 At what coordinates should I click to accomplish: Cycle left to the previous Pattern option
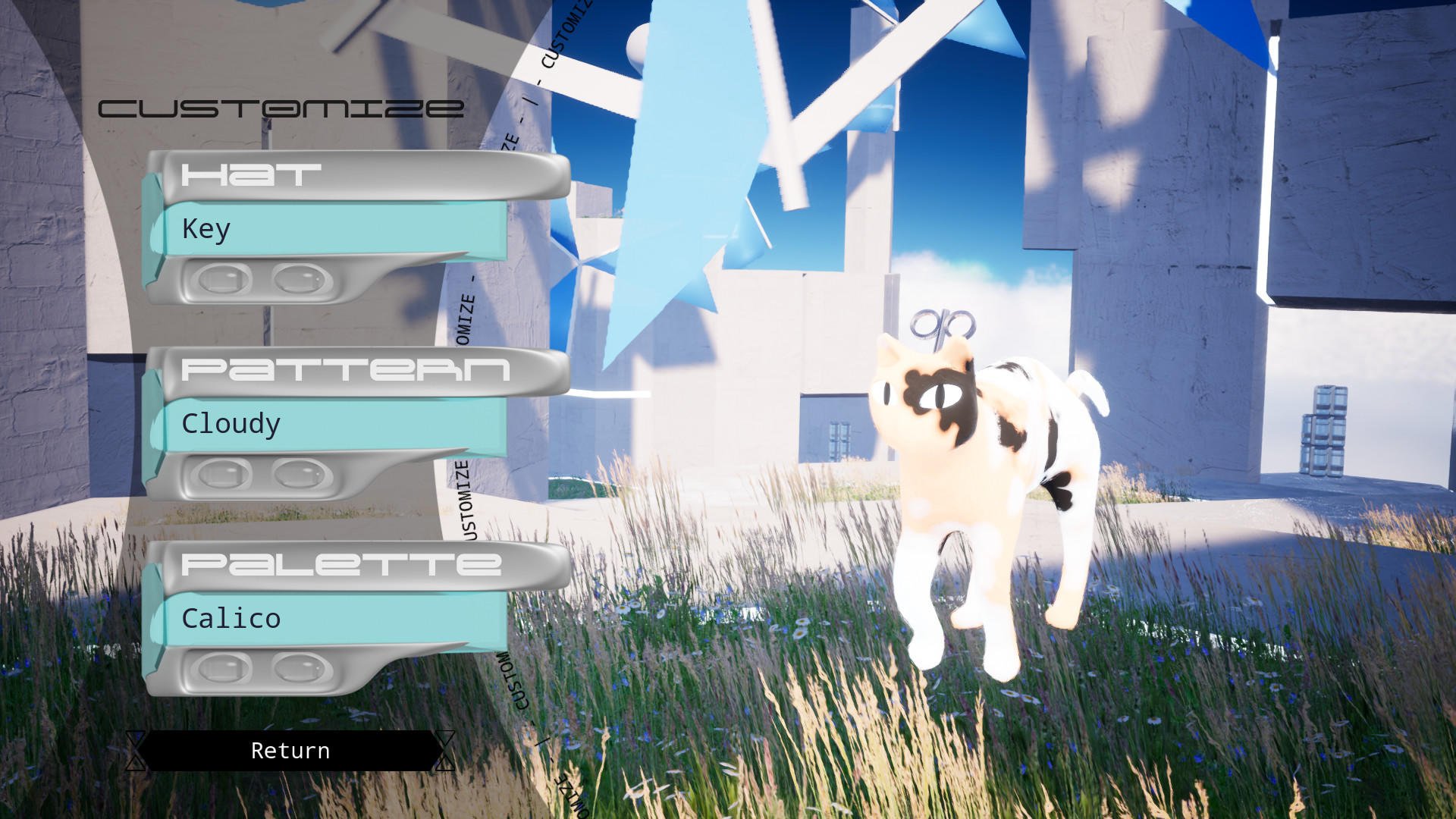click(222, 474)
